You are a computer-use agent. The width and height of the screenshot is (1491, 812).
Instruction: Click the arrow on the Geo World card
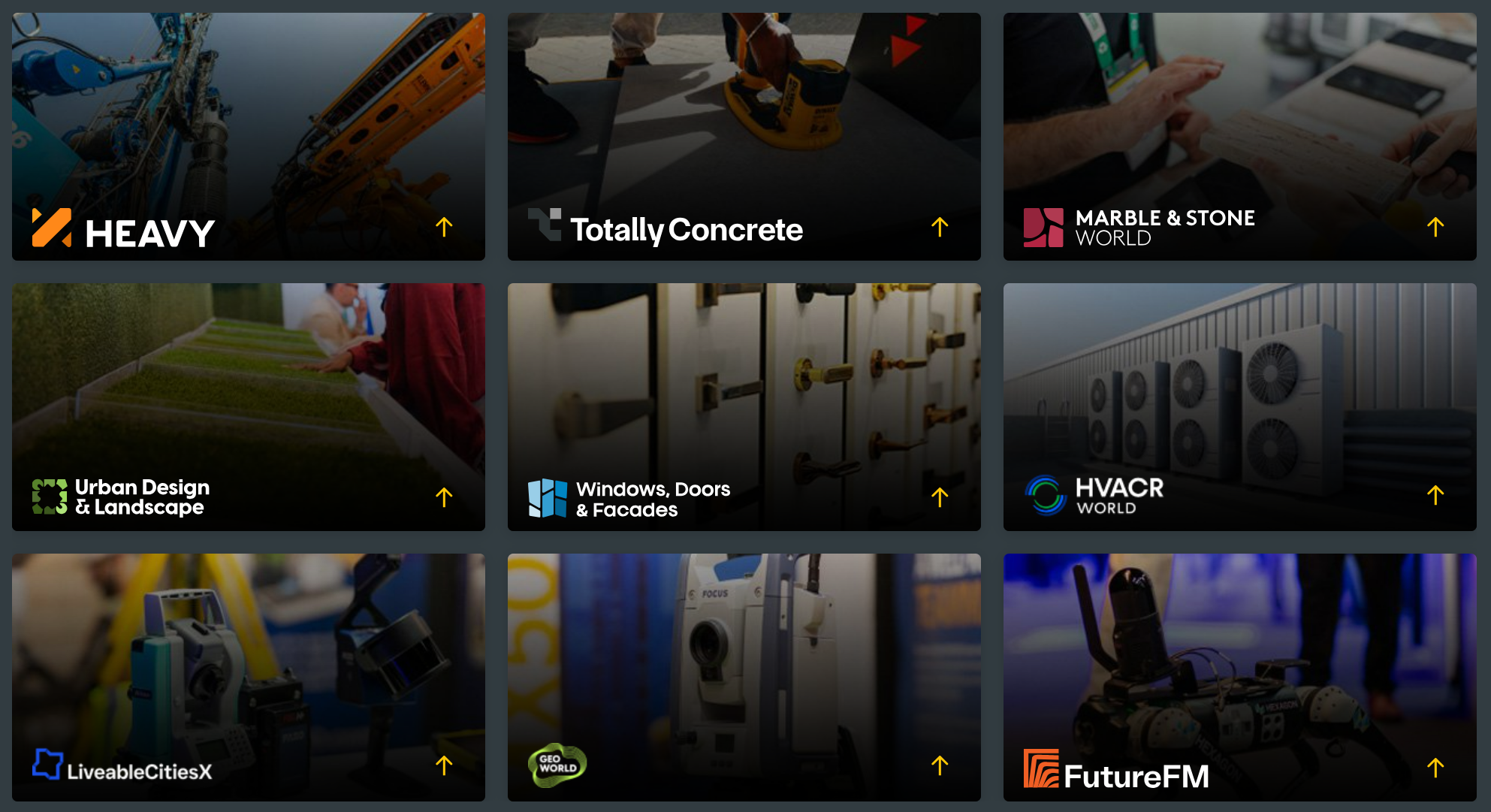(x=940, y=765)
